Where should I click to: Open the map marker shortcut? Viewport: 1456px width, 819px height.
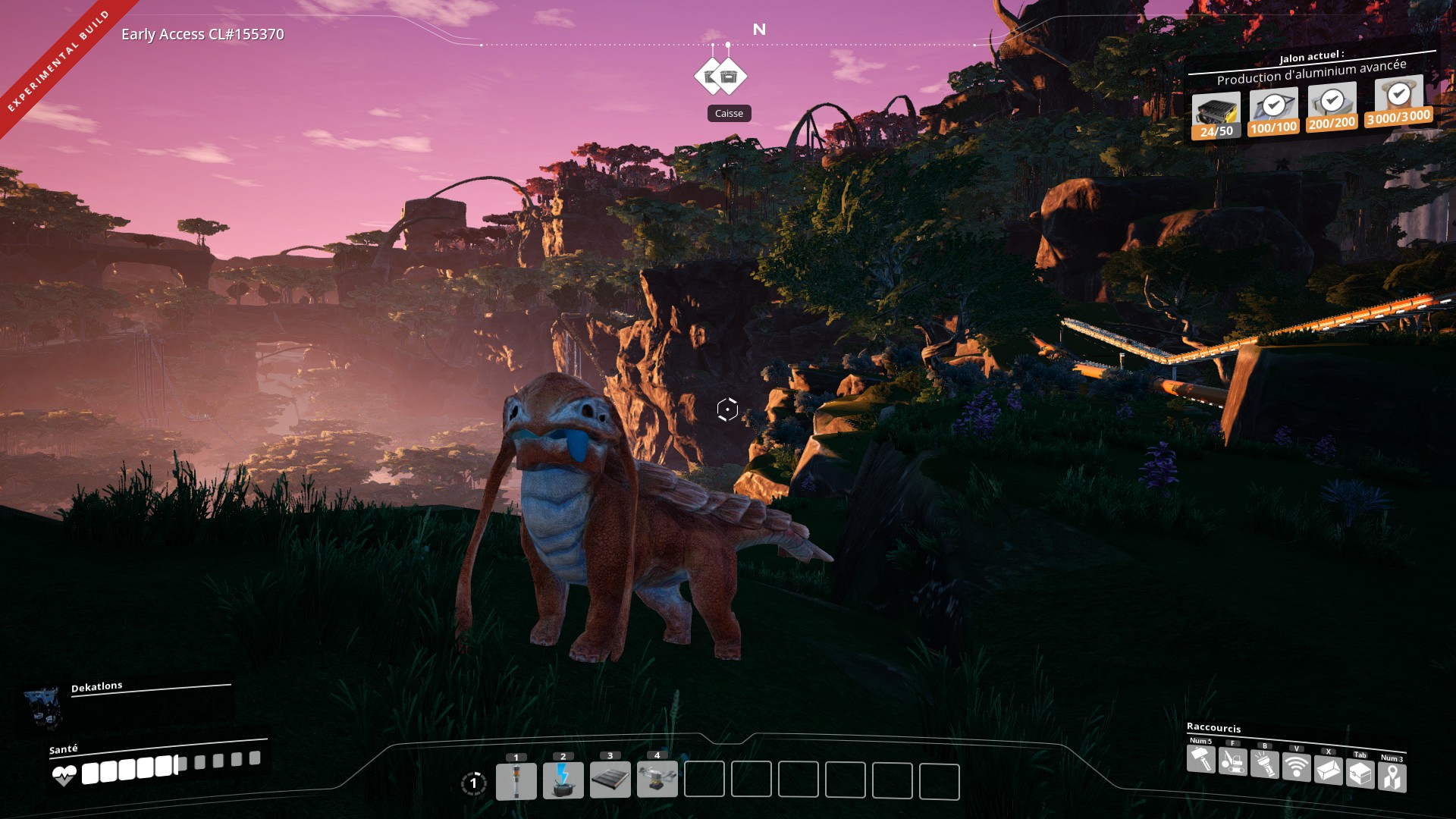pos(1392,777)
